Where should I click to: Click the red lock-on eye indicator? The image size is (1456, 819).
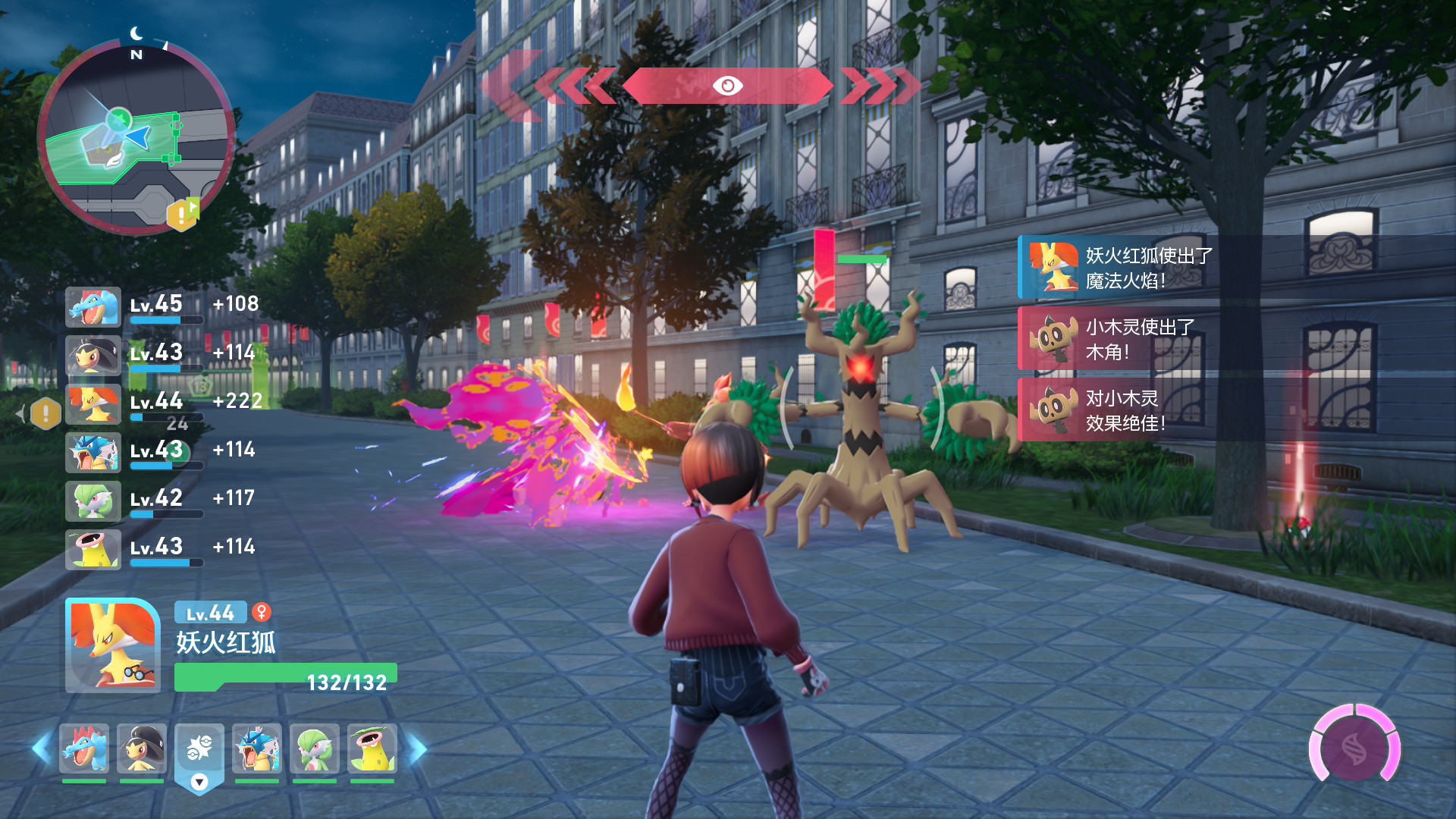pyautogui.click(x=727, y=86)
